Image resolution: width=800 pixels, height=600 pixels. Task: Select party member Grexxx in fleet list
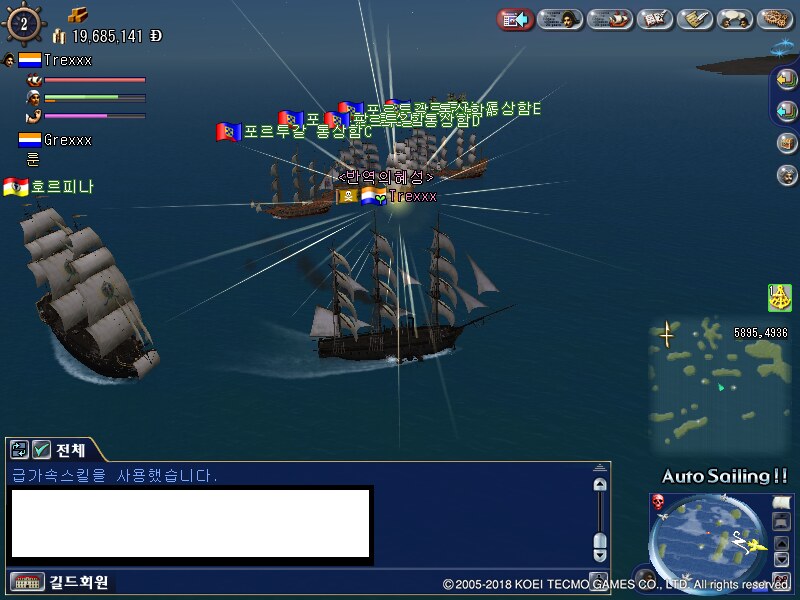67,140
